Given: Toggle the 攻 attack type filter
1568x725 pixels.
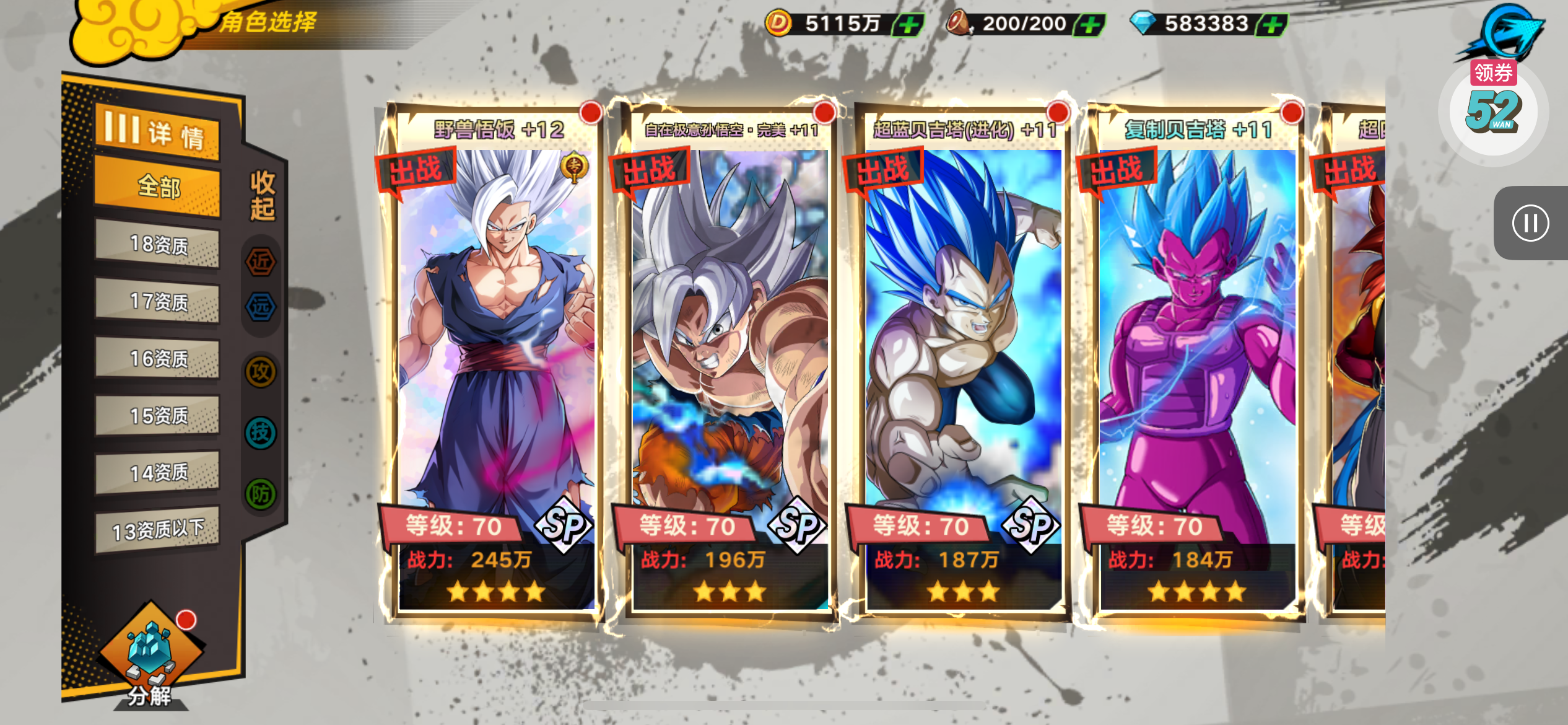Looking at the screenshot, I should (x=261, y=372).
